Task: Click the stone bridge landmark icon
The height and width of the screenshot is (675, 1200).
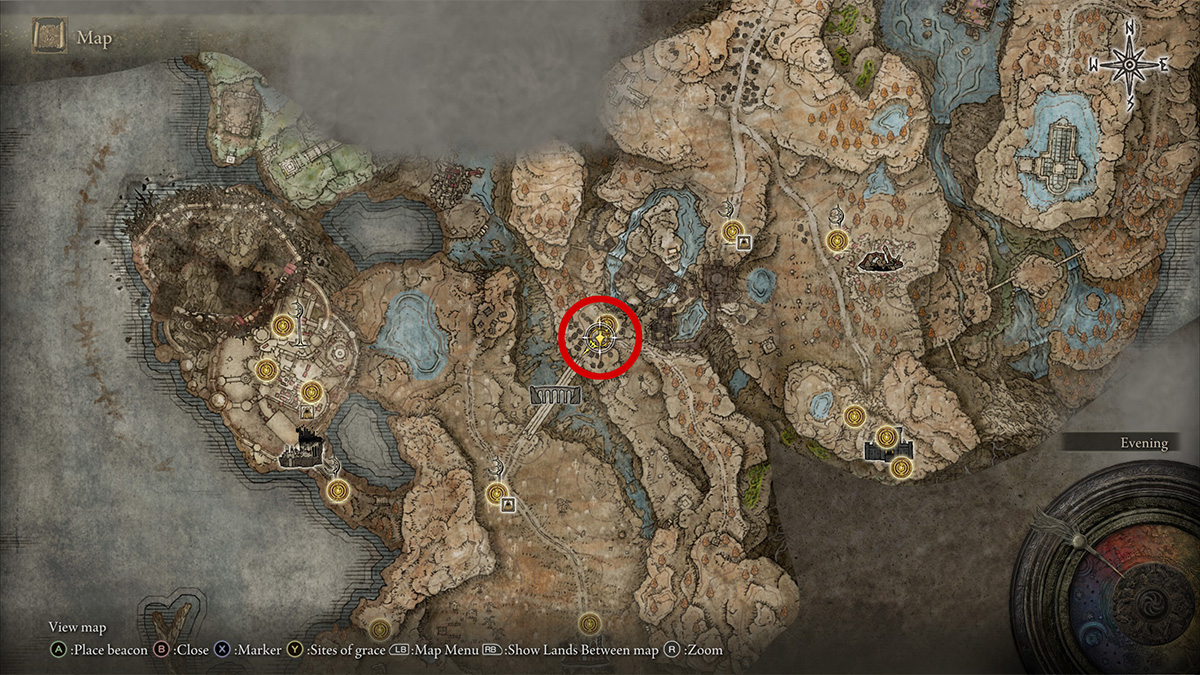Action: (x=556, y=397)
